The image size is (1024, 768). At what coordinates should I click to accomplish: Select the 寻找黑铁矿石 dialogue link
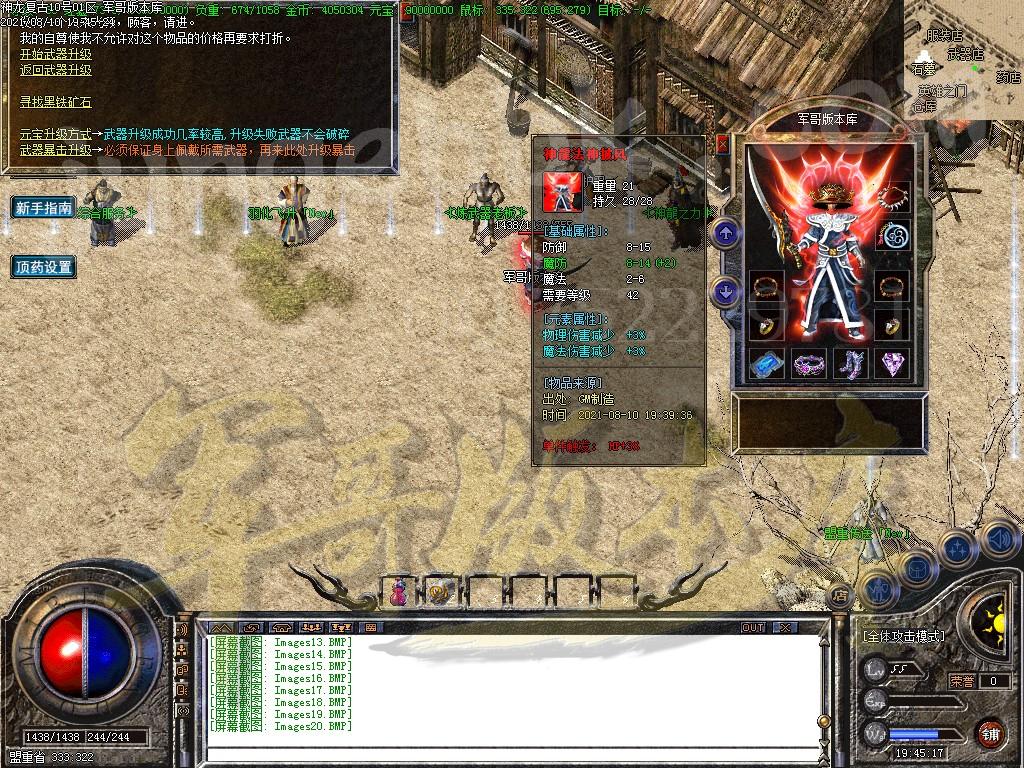(x=56, y=102)
